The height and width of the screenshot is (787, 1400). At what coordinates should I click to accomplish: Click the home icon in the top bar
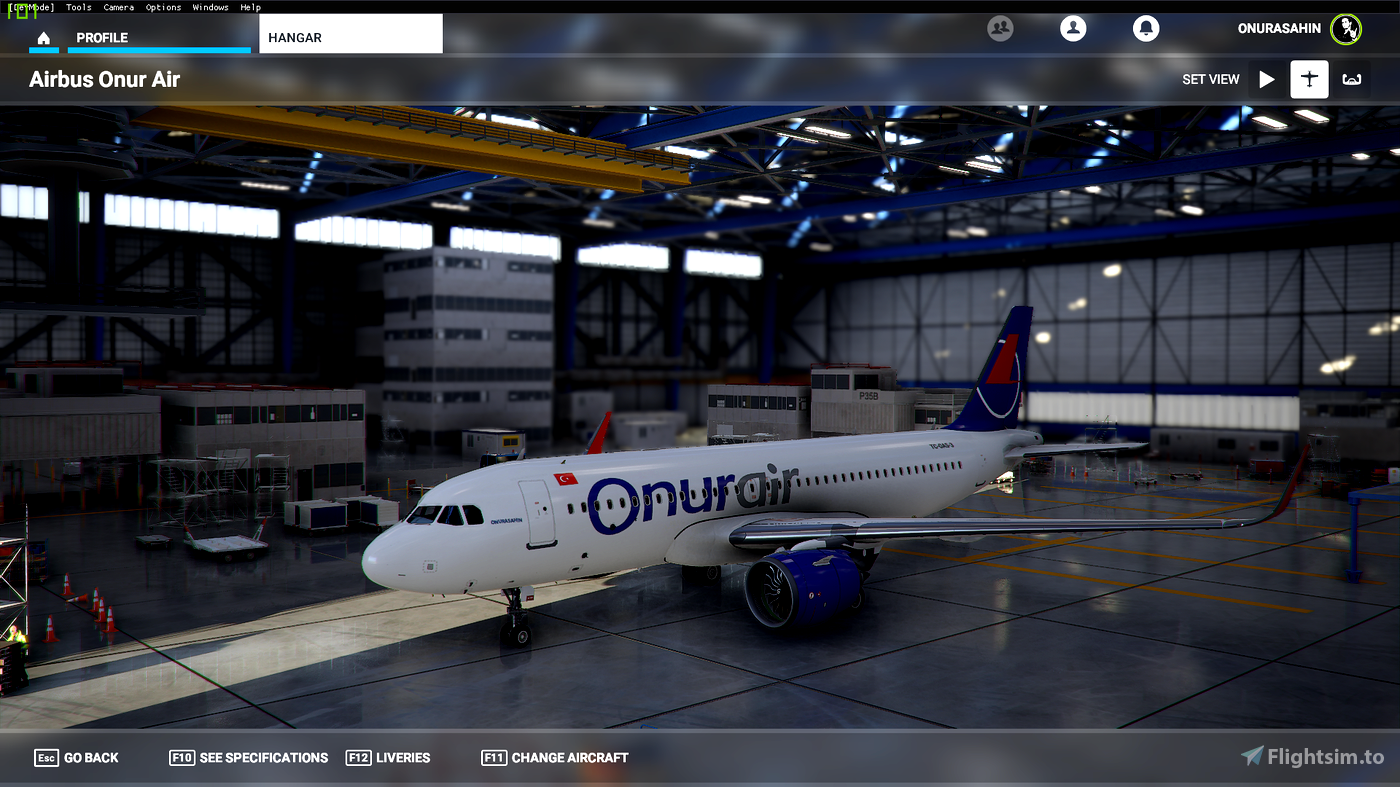click(43, 36)
